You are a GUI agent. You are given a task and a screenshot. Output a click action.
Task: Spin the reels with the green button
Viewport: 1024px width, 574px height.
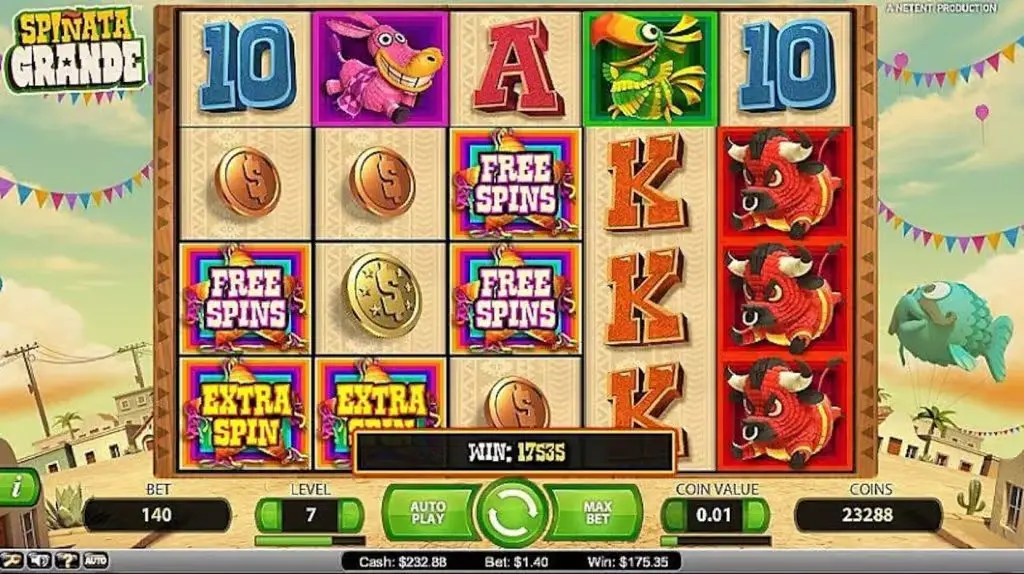tap(511, 514)
